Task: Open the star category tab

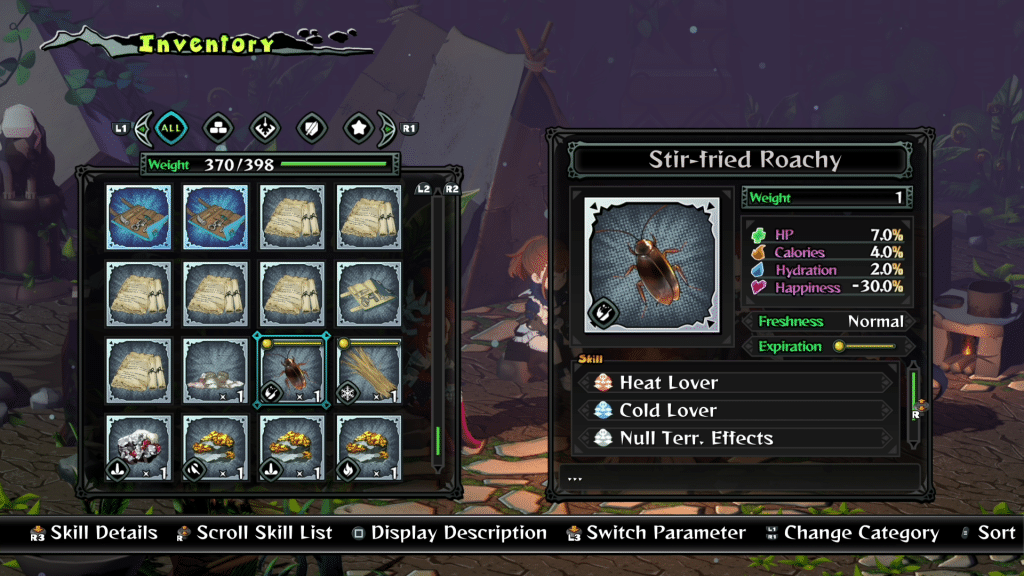Action: [x=359, y=128]
